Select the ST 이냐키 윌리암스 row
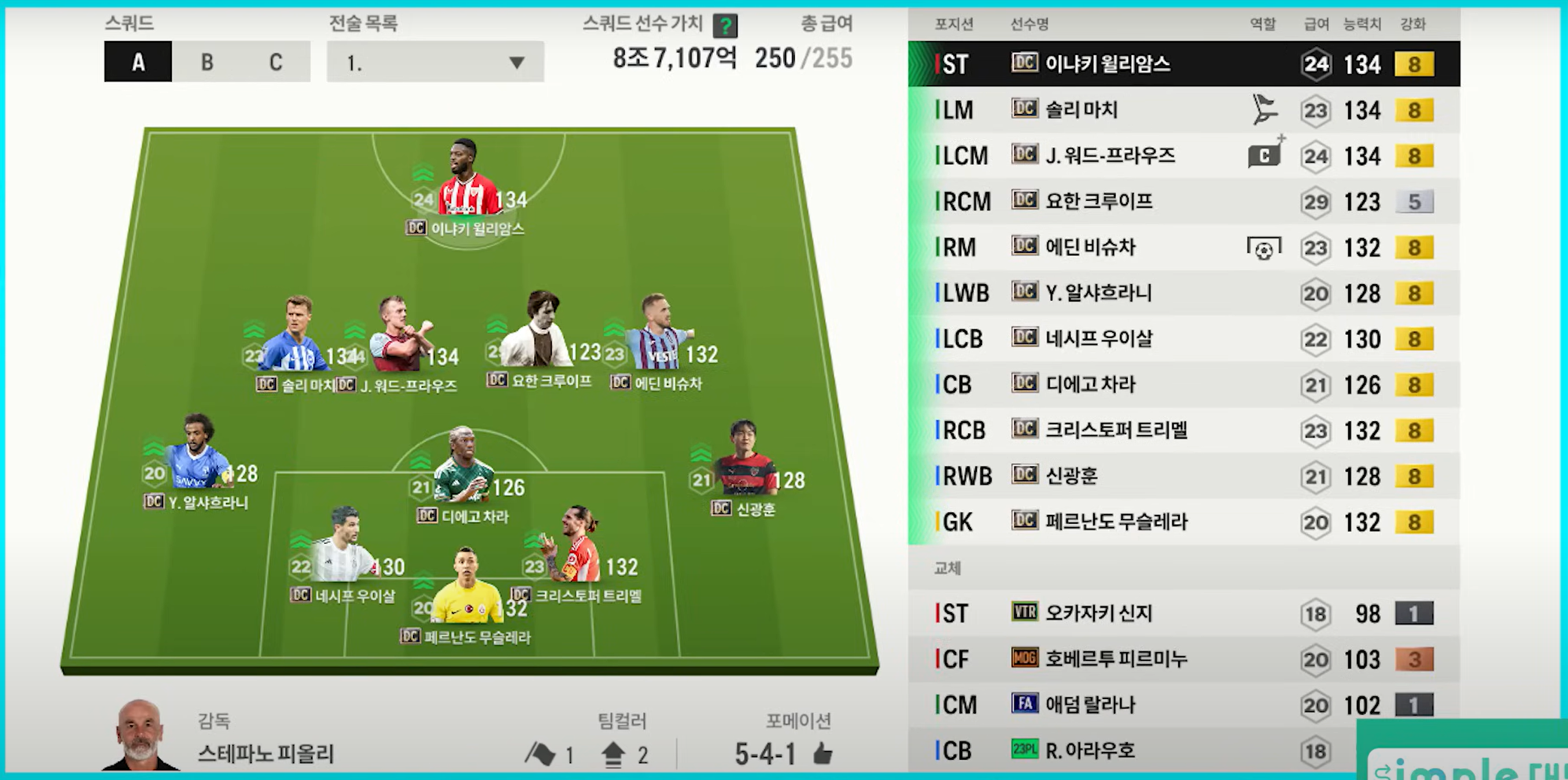1568x780 pixels. tap(1183, 64)
